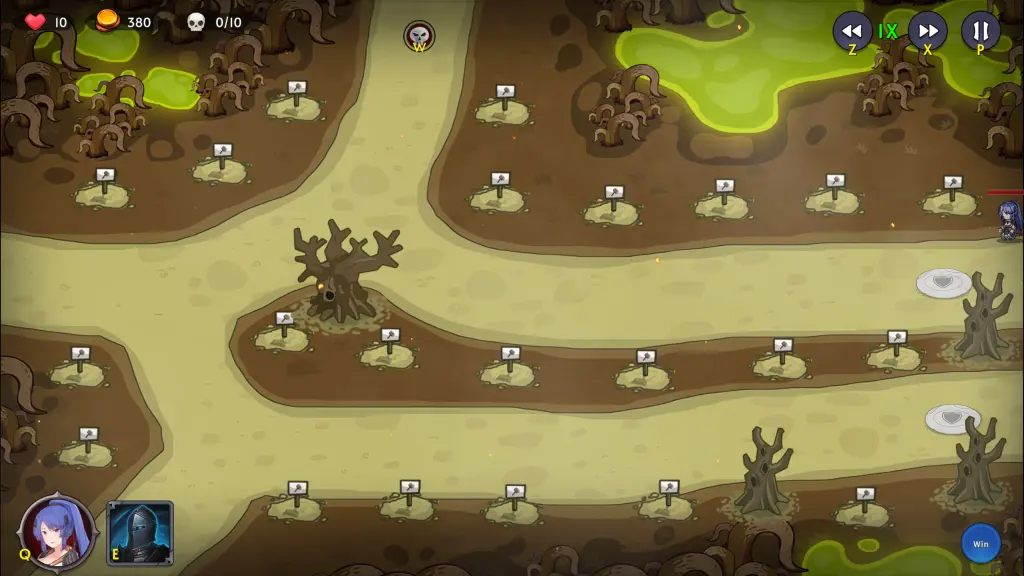Pause the game
The image size is (1024, 576).
coord(980,30)
